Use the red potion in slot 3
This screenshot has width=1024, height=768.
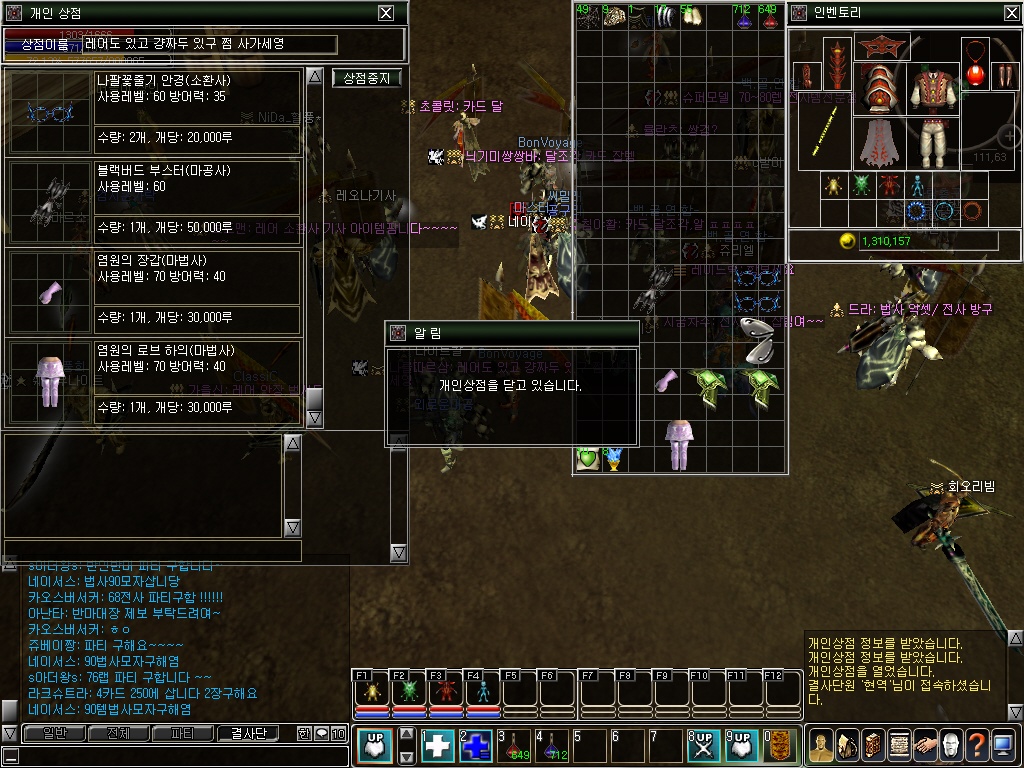tap(514, 745)
